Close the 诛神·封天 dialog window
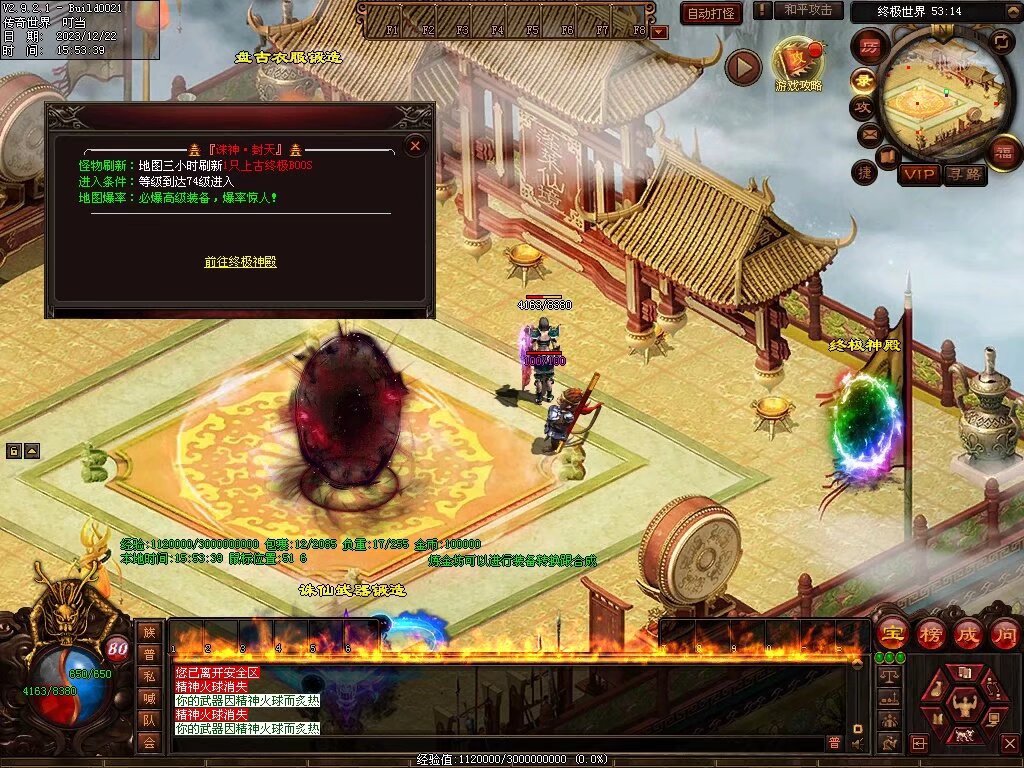The width and height of the screenshot is (1024, 768). point(416,146)
